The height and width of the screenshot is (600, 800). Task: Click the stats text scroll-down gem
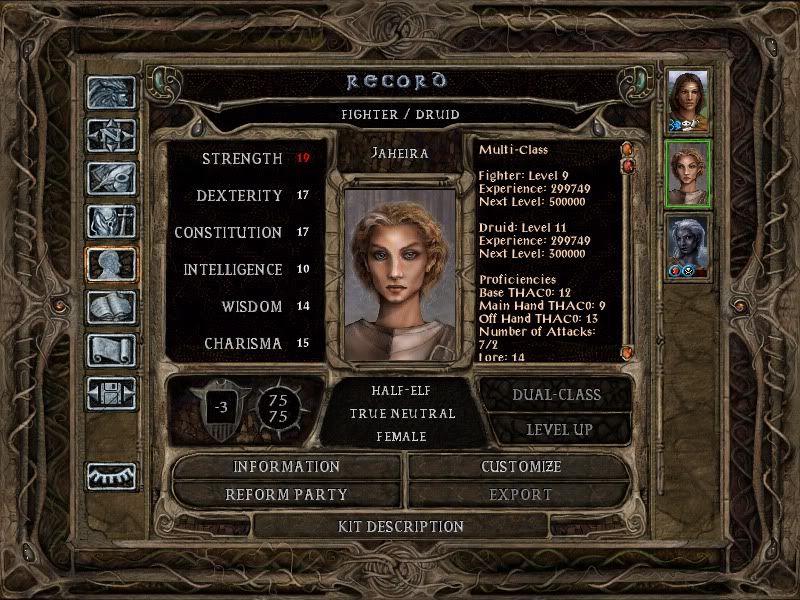627,353
